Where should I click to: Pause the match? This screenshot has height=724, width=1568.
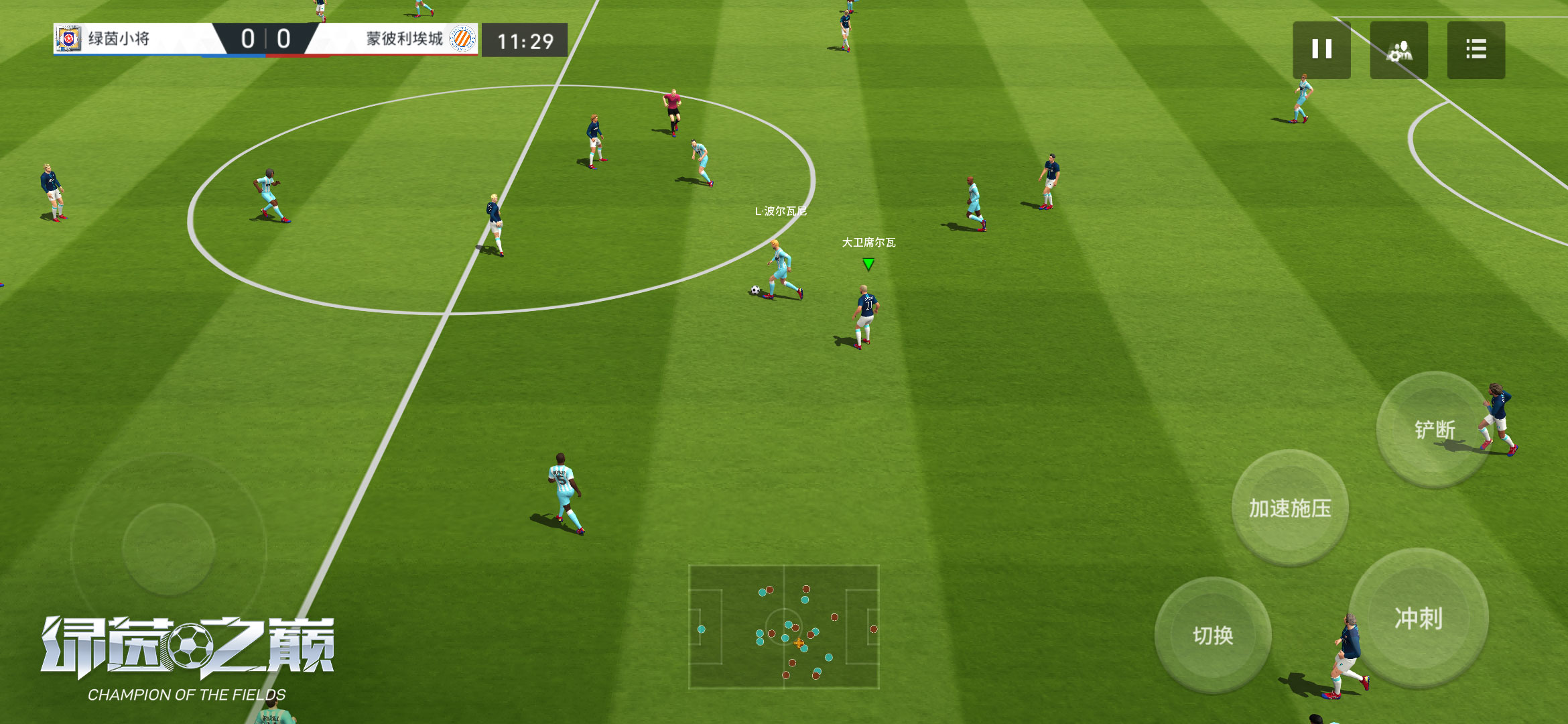point(1321,50)
